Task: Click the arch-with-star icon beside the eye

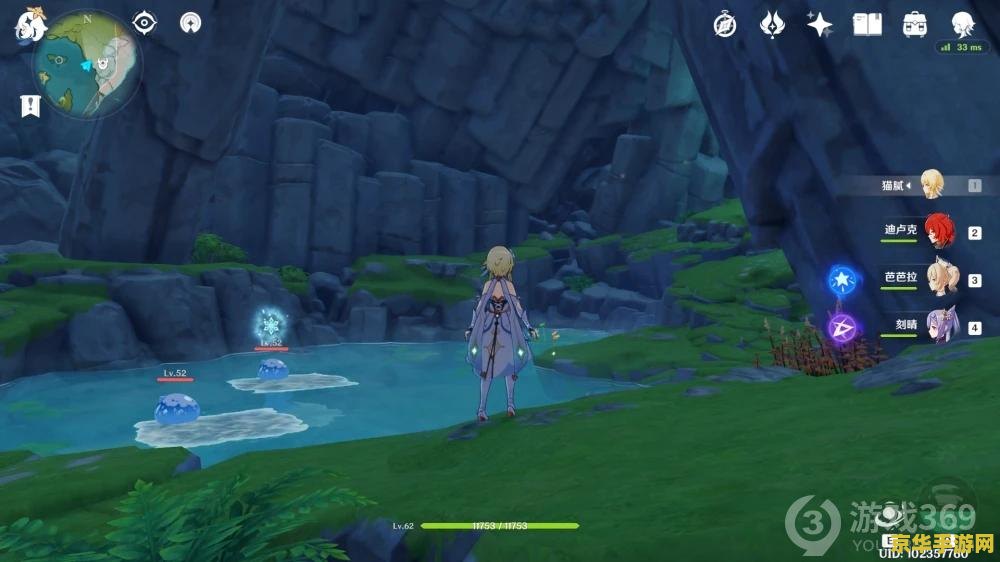Action: [x=190, y=22]
